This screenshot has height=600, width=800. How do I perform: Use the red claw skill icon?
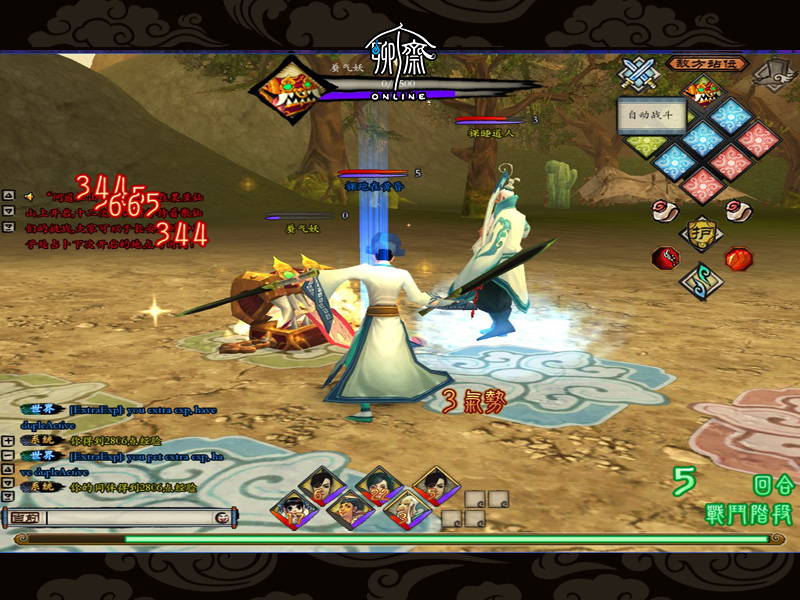(x=664, y=257)
